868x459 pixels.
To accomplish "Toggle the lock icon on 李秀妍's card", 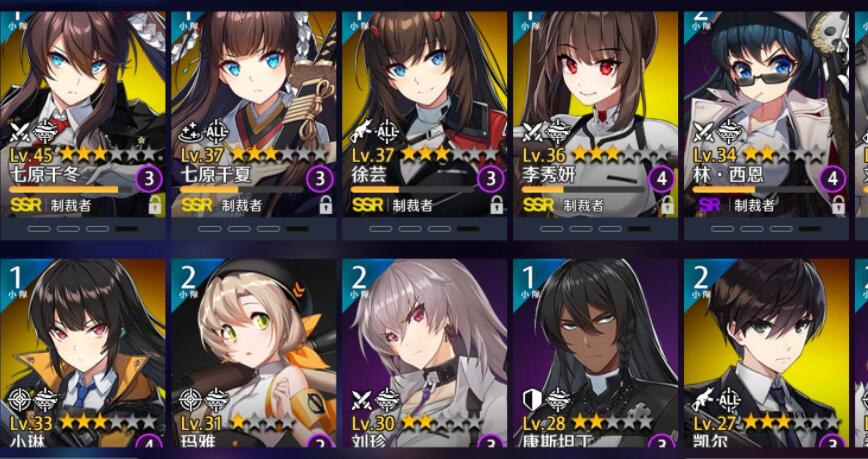I will point(667,205).
